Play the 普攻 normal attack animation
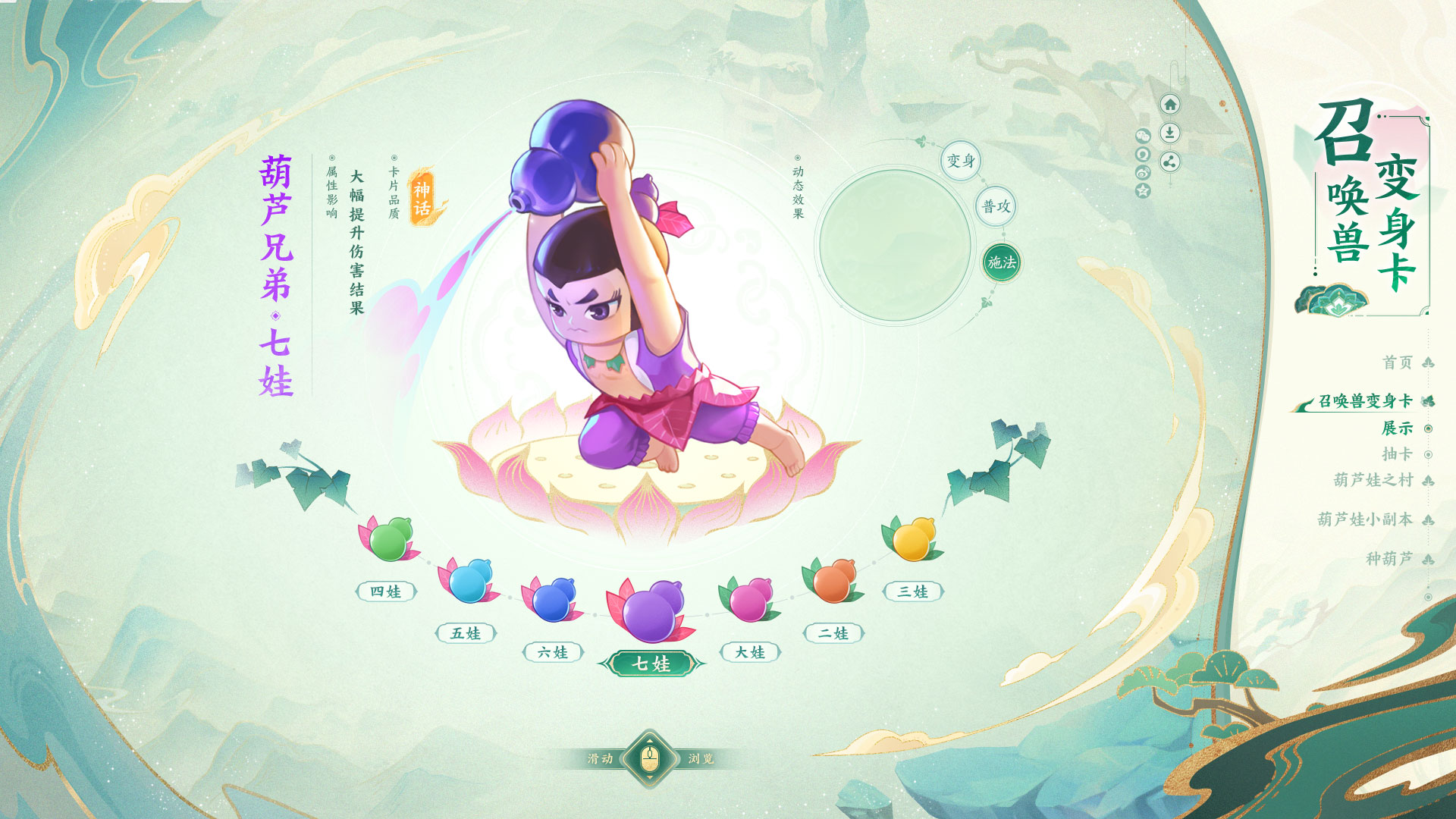The height and width of the screenshot is (819, 1456). pyautogui.click(x=996, y=206)
